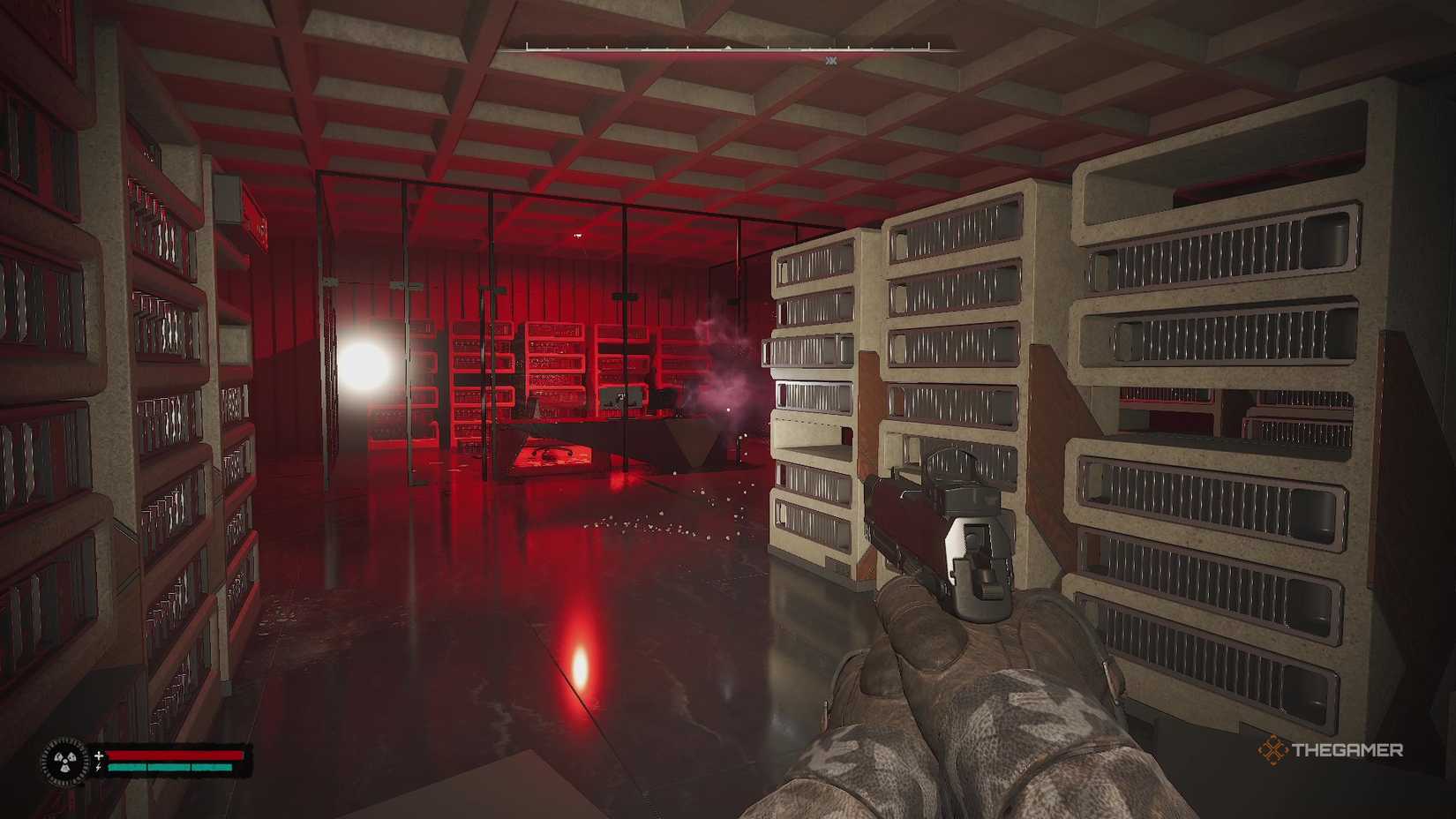The width and height of the screenshot is (1456, 819).
Task: Toggle the first segment of the teal stamina bar
Action: point(128,767)
